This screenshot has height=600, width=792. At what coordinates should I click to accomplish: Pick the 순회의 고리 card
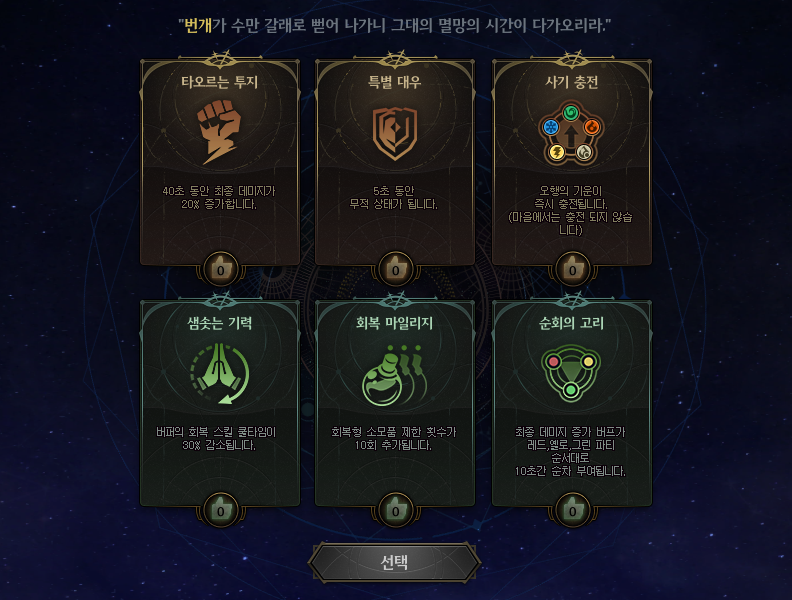[572, 400]
